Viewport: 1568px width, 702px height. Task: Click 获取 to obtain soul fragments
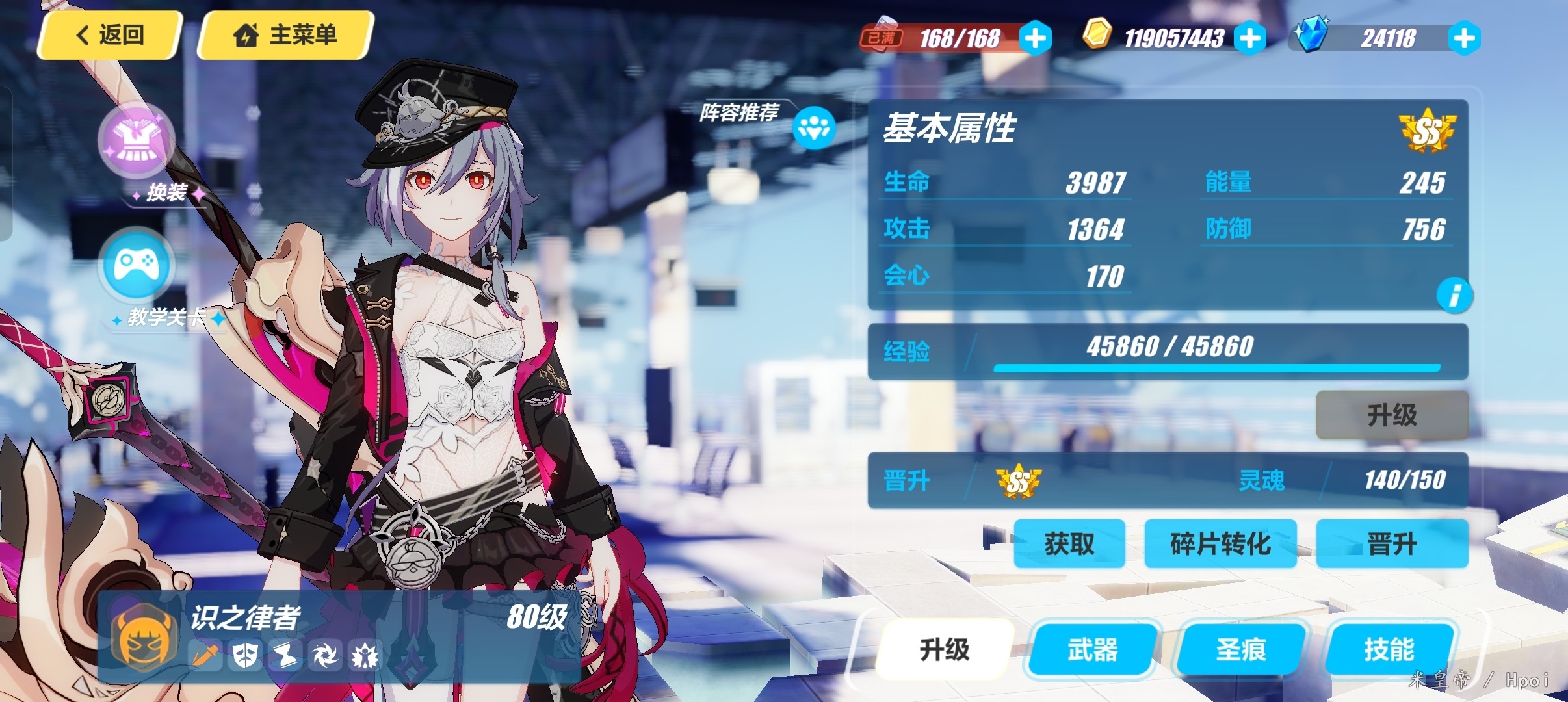click(1069, 543)
